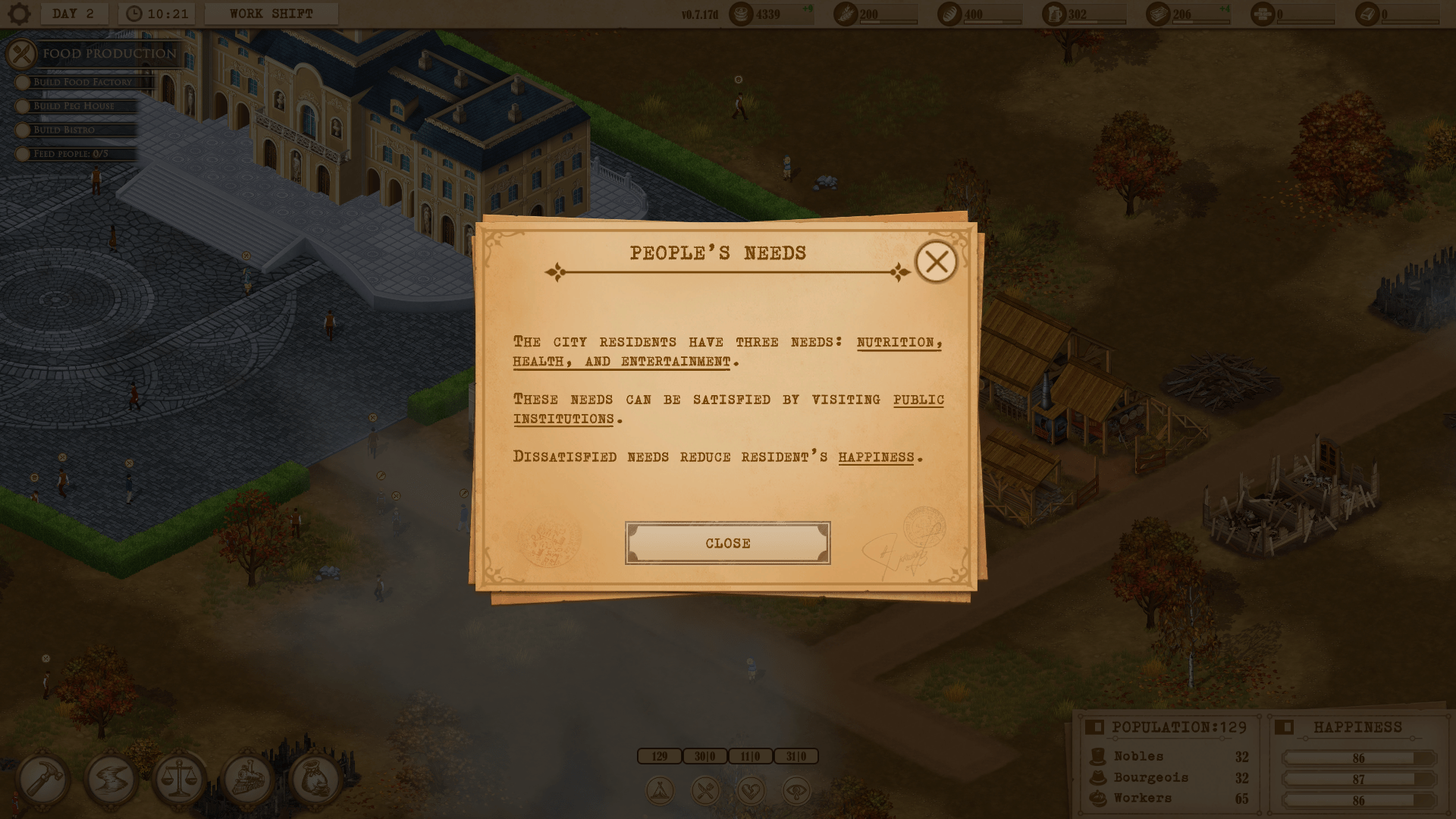Screen dimensions: 1456x819
Task: Open the steam locomotive menu
Action: click(x=247, y=779)
